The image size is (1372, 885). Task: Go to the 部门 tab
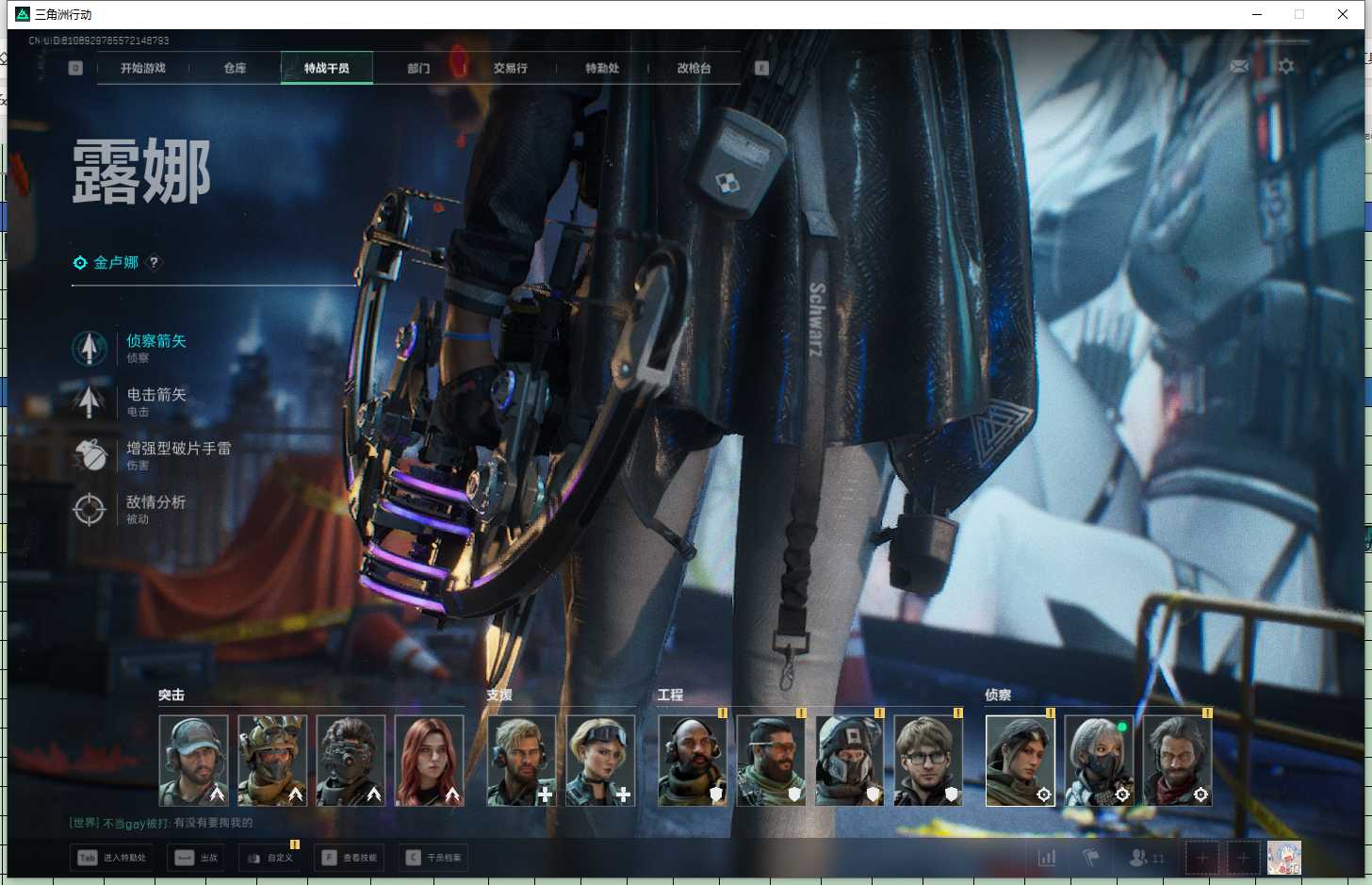click(x=418, y=68)
